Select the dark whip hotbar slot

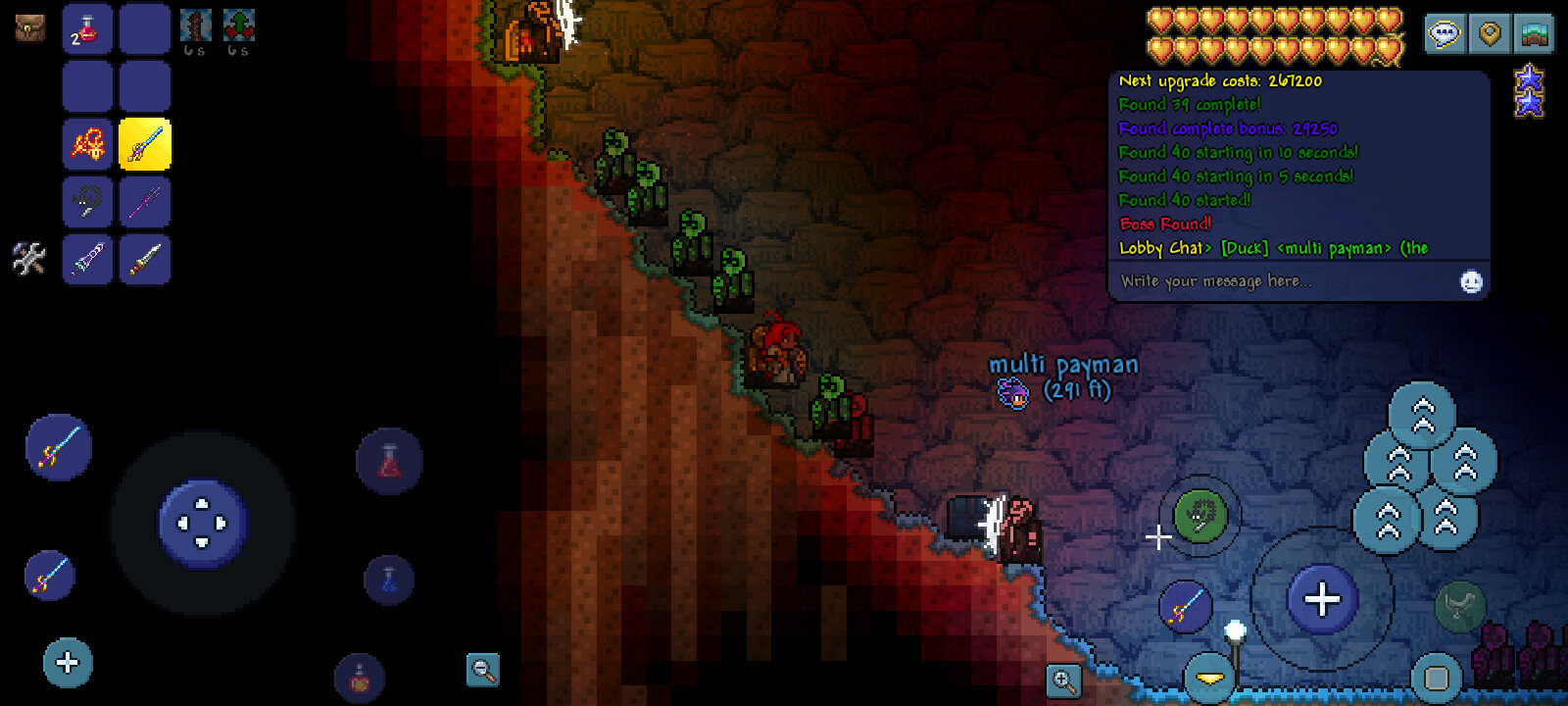tap(87, 203)
